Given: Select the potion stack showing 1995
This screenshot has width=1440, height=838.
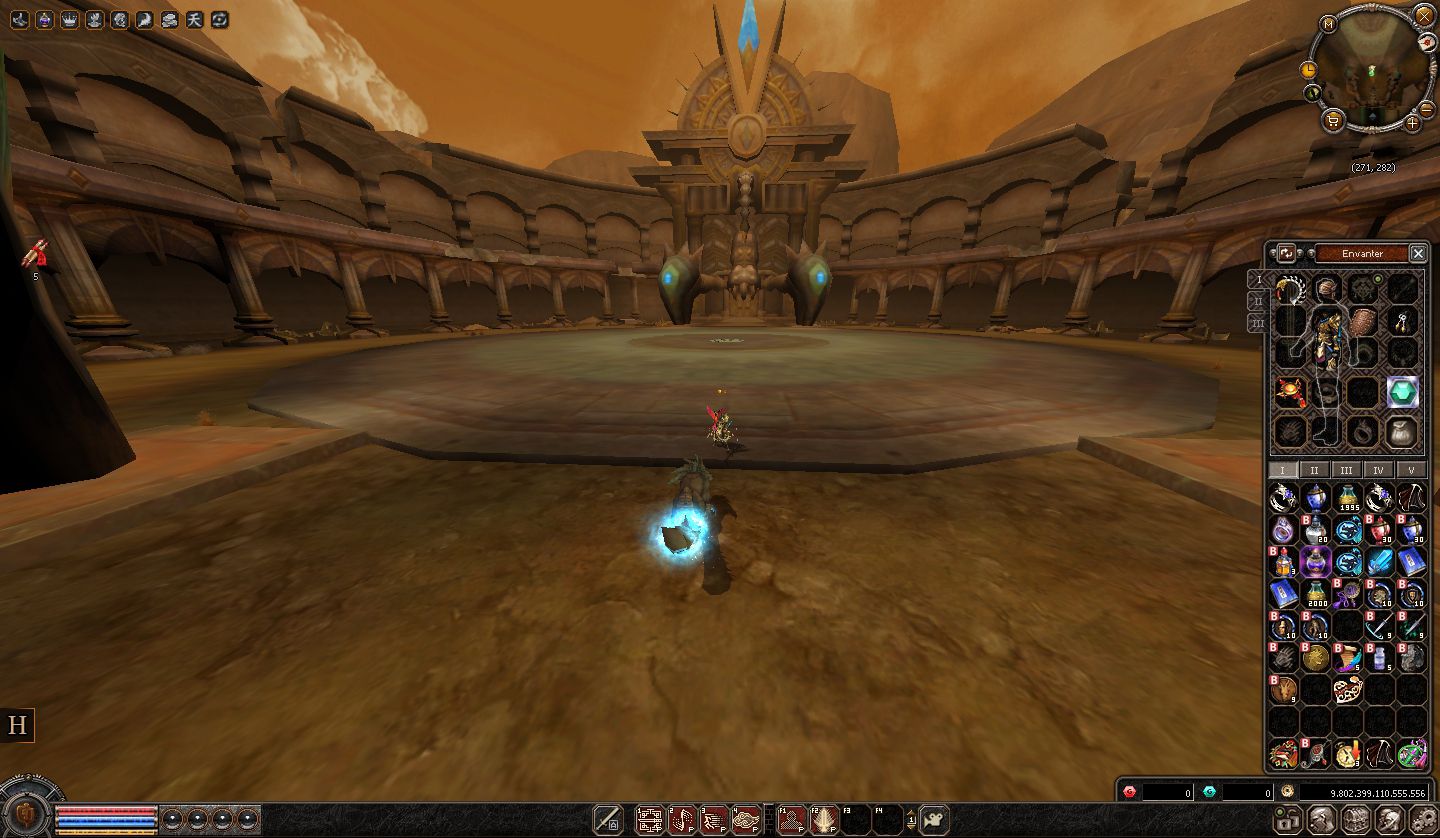Looking at the screenshot, I should [1348, 497].
